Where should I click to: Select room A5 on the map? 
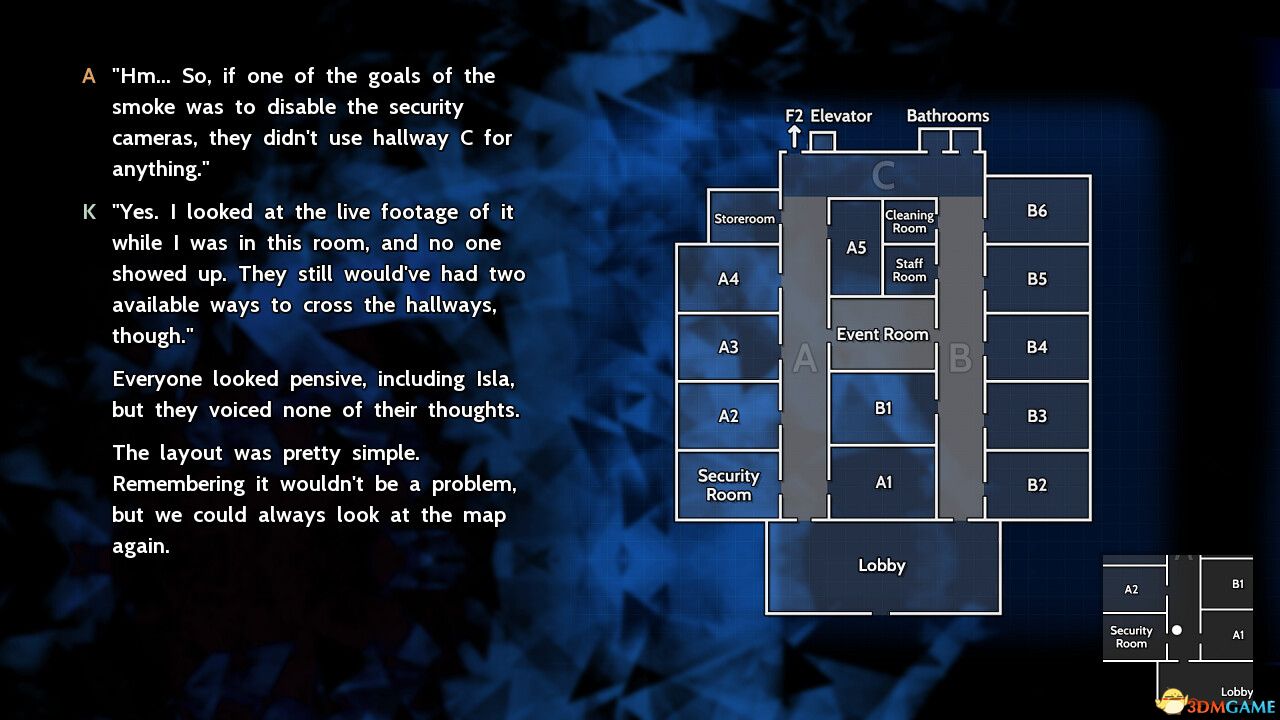tap(856, 248)
